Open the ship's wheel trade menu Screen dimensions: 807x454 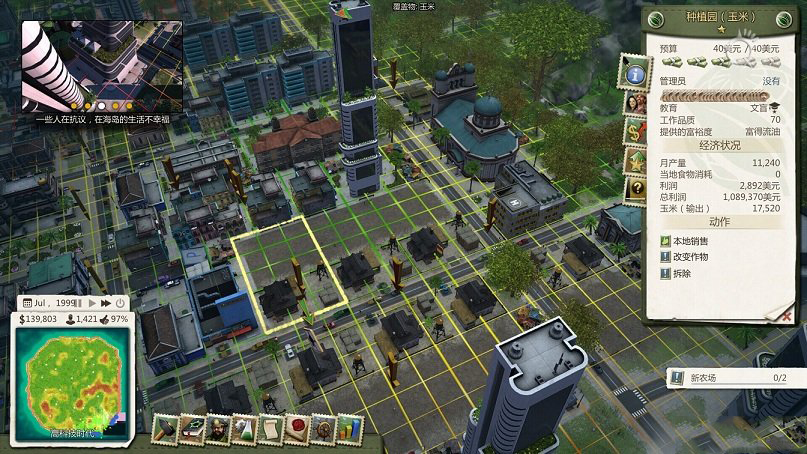point(322,430)
